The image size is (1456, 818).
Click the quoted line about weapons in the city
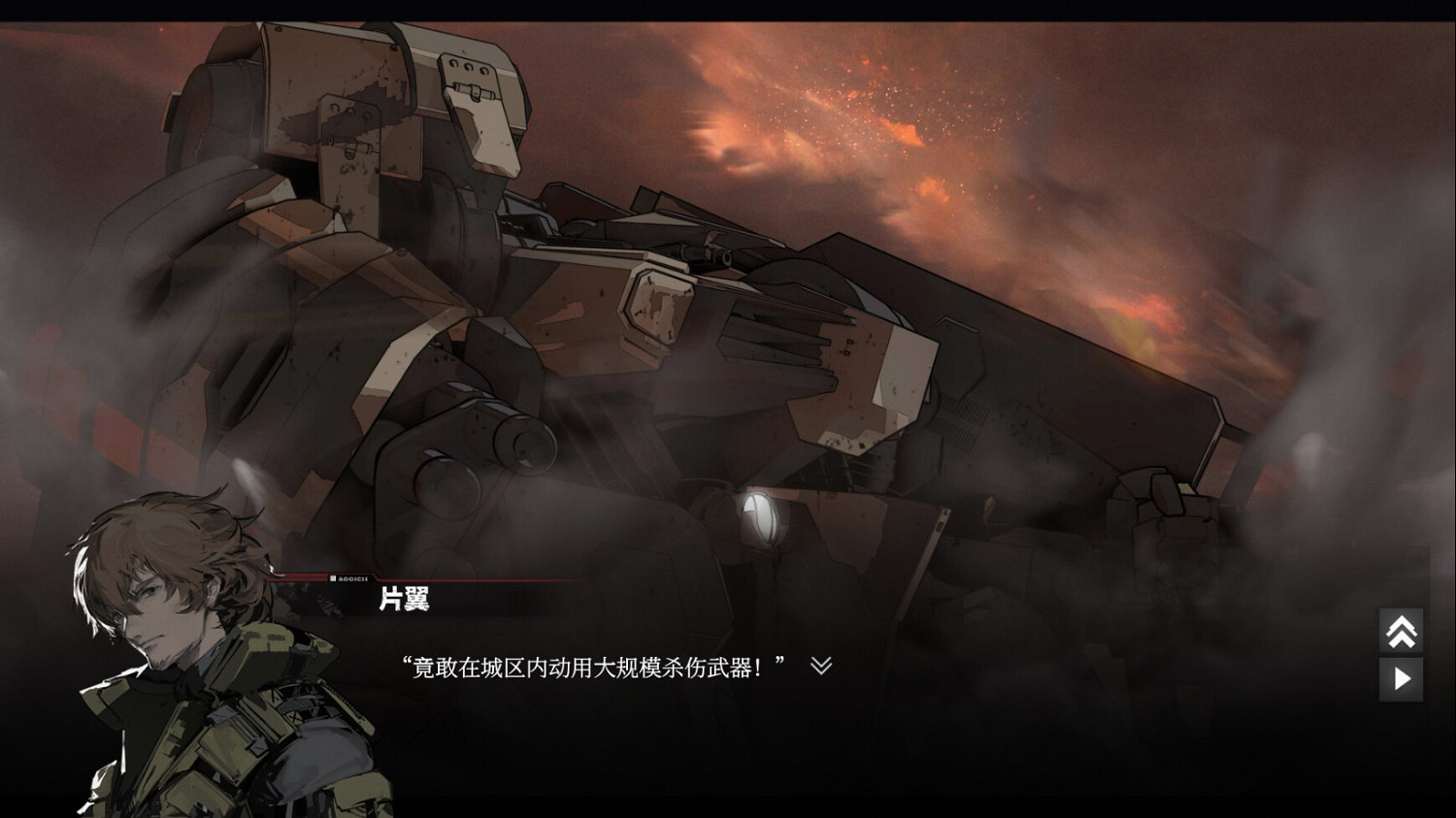point(592,666)
